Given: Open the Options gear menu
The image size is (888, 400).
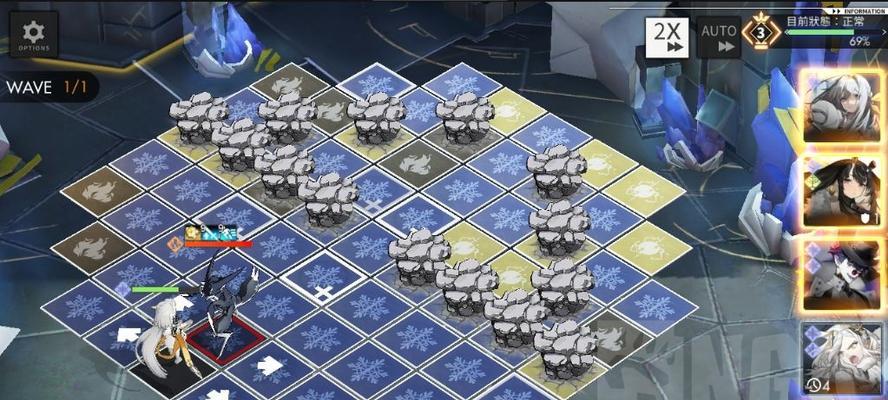Looking at the screenshot, I should [x=34, y=34].
